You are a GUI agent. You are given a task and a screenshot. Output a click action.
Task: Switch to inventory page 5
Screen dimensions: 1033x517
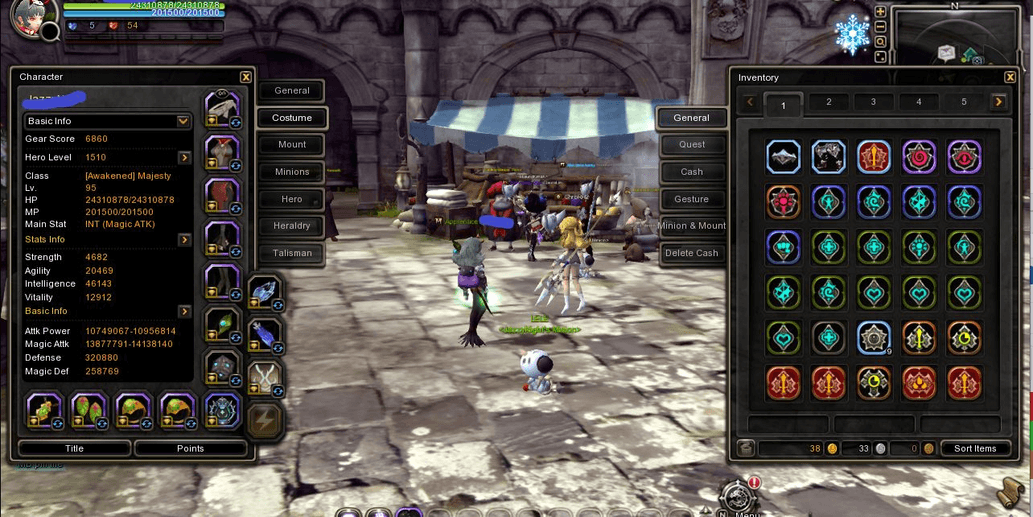pyautogui.click(x=963, y=102)
